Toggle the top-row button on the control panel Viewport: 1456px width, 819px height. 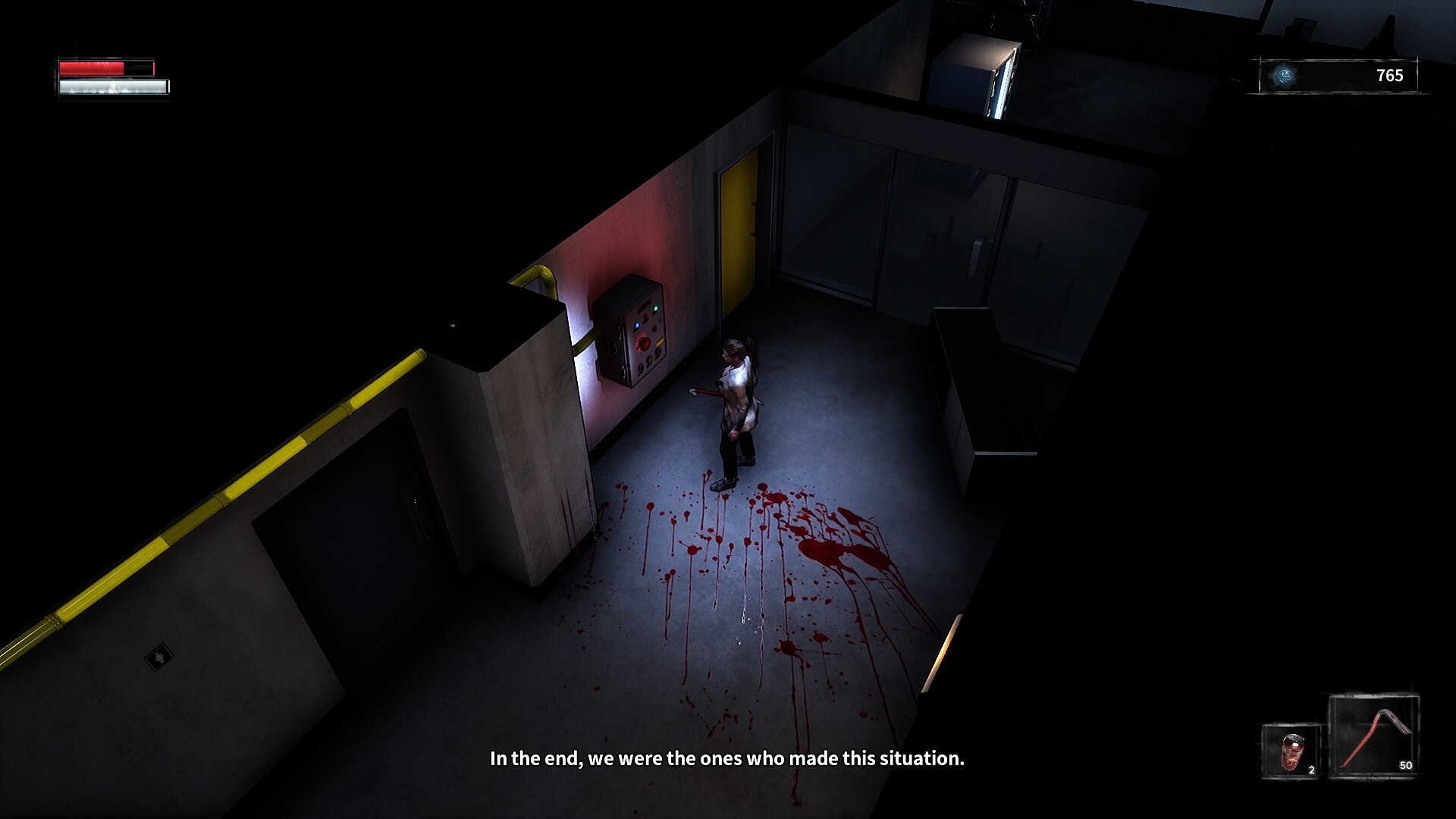point(645,316)
